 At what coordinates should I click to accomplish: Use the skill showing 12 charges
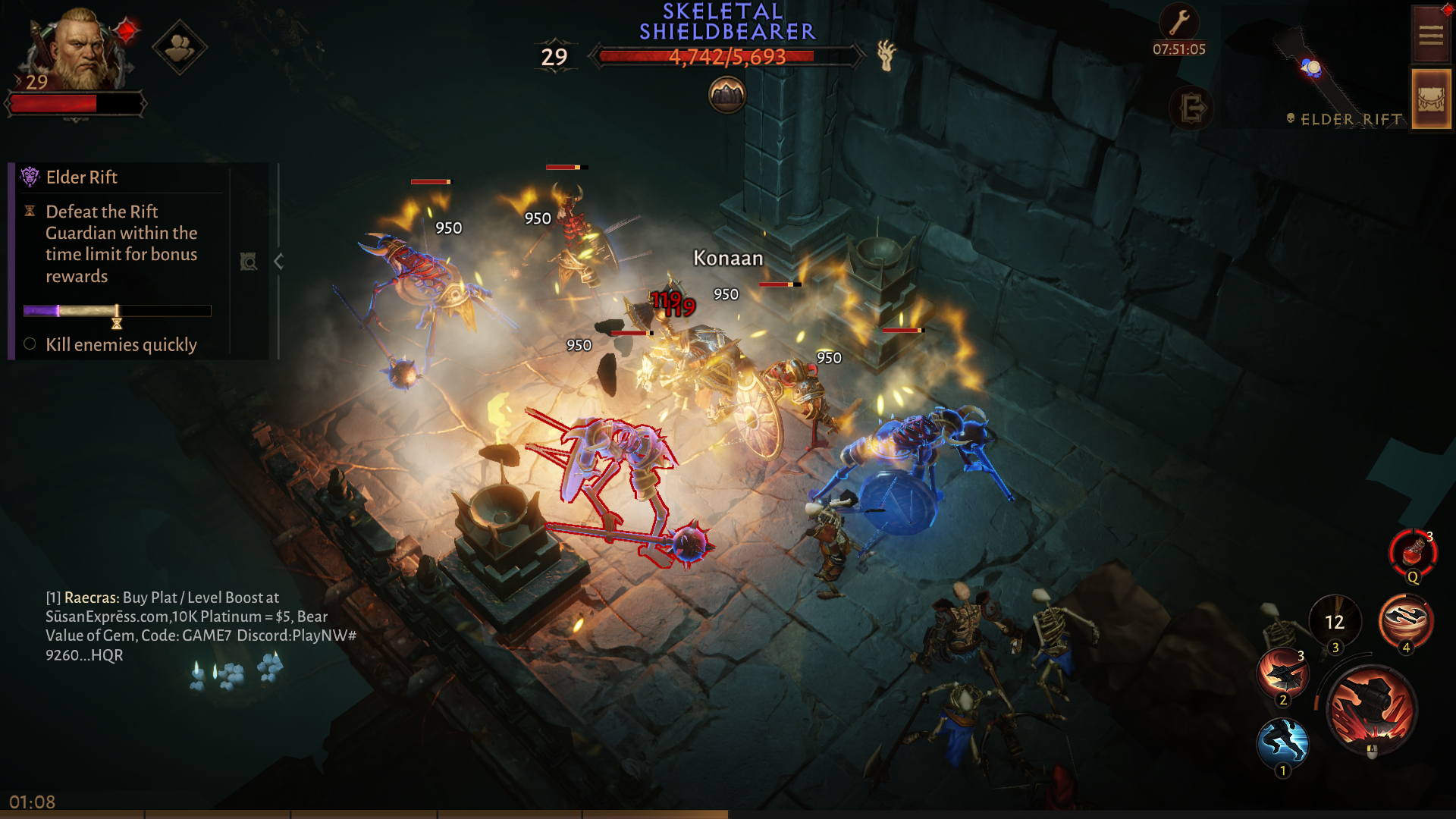[1334, 622]
